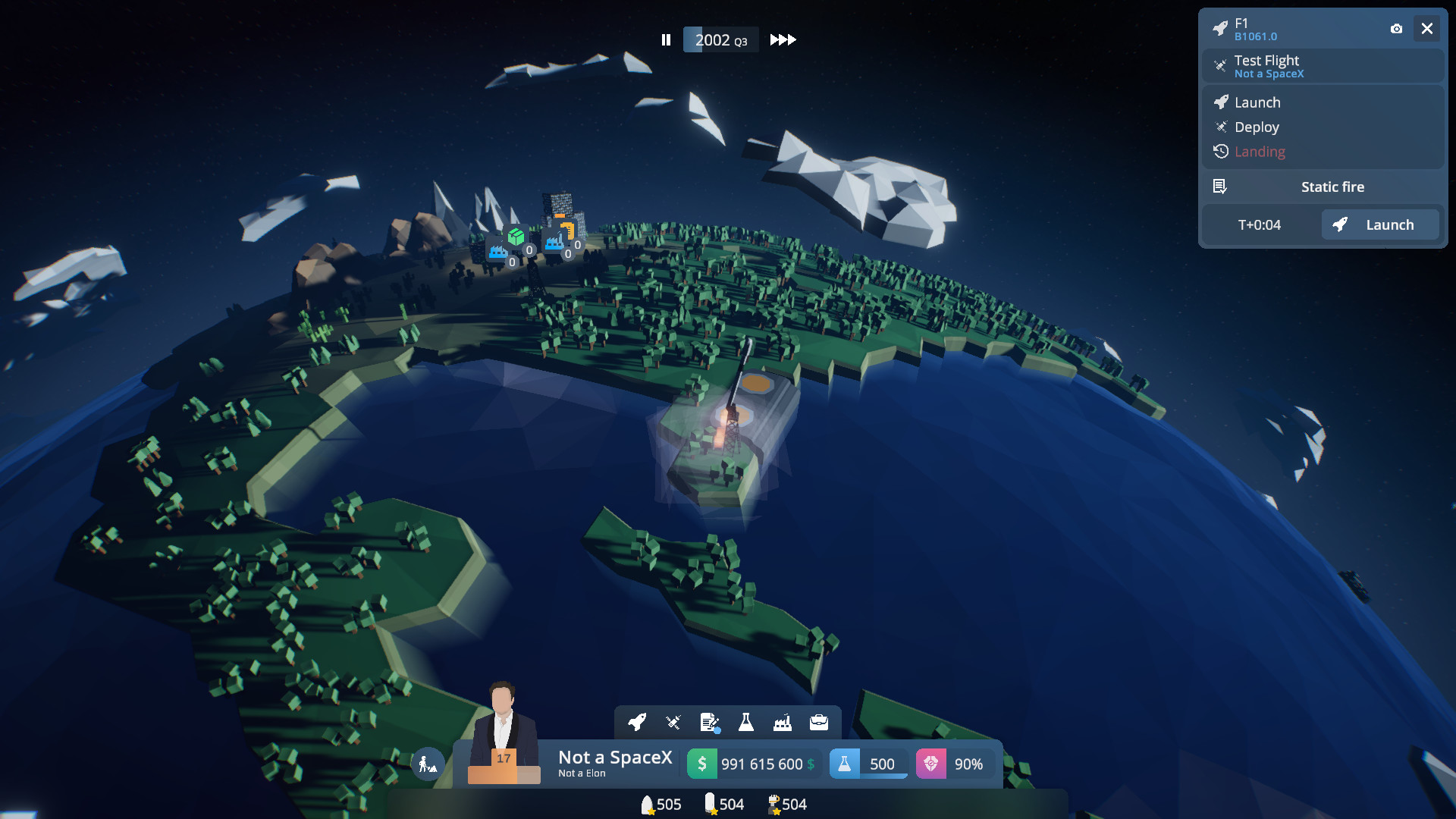
Task: Click the blue research points icon
Action: (844, 764)
